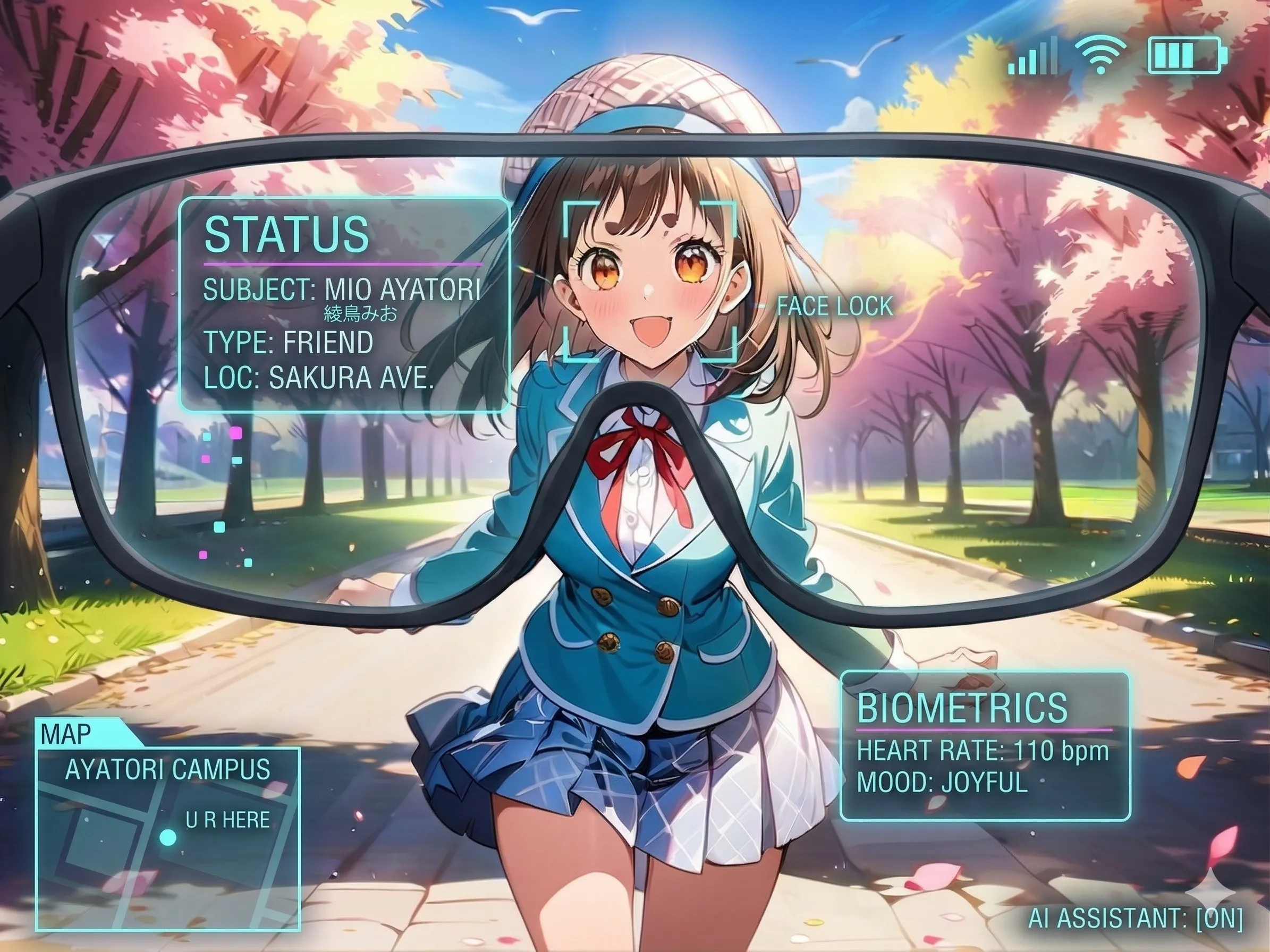
Task: Click the Wi-Fi signal icon
Action: click(1100, 56)
